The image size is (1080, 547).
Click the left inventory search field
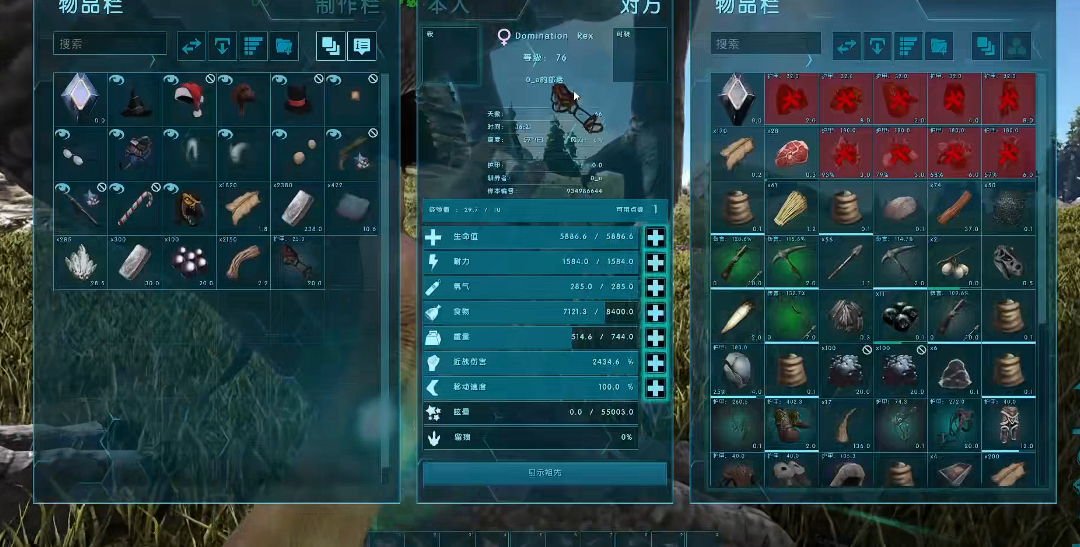tap(110, 44)
